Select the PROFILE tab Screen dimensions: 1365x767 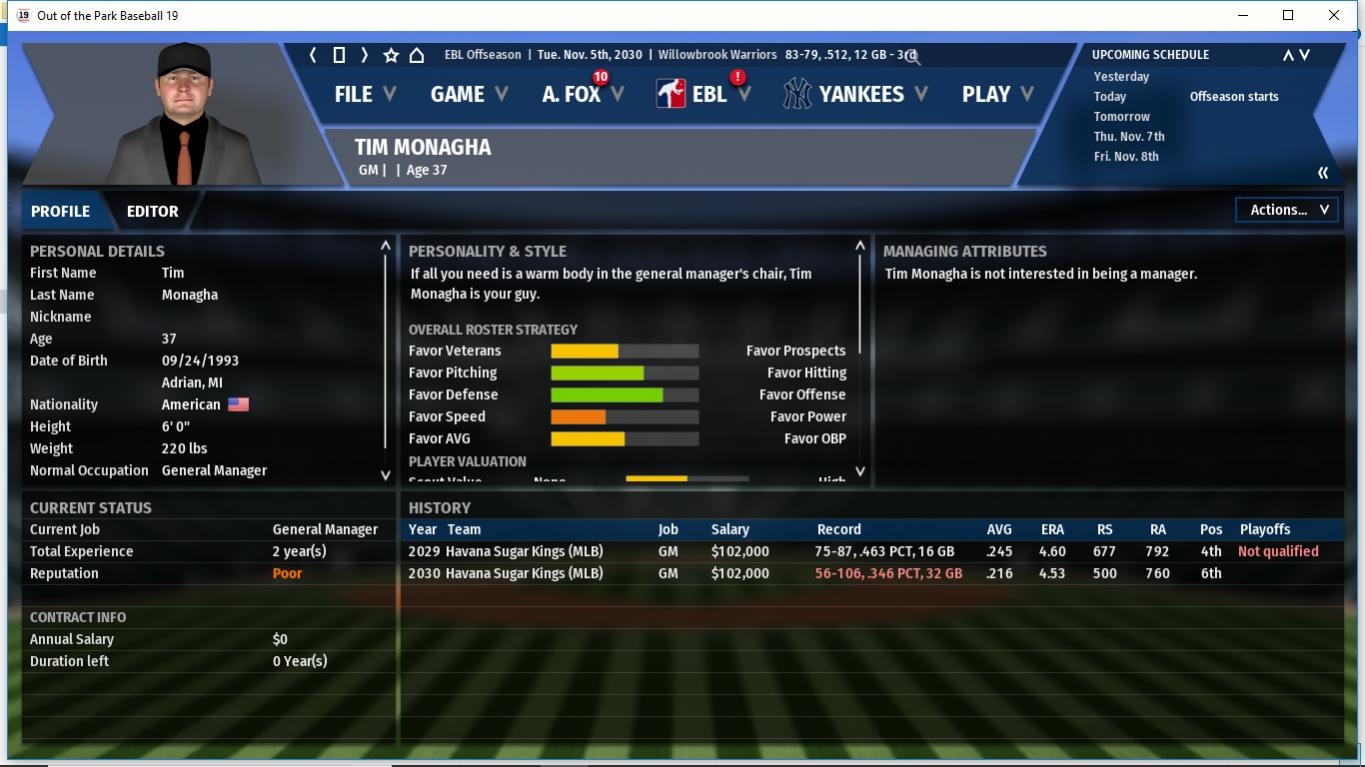[60, 211]
